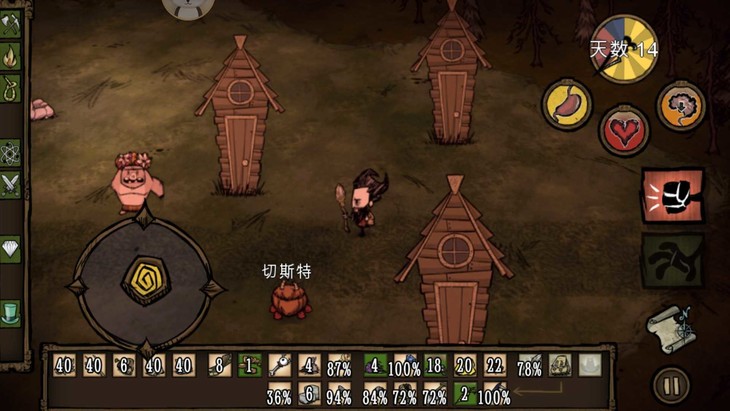Tap the red fist attack button
The height and width of the screenshot is (411, 730).
[x=672, y=196]
